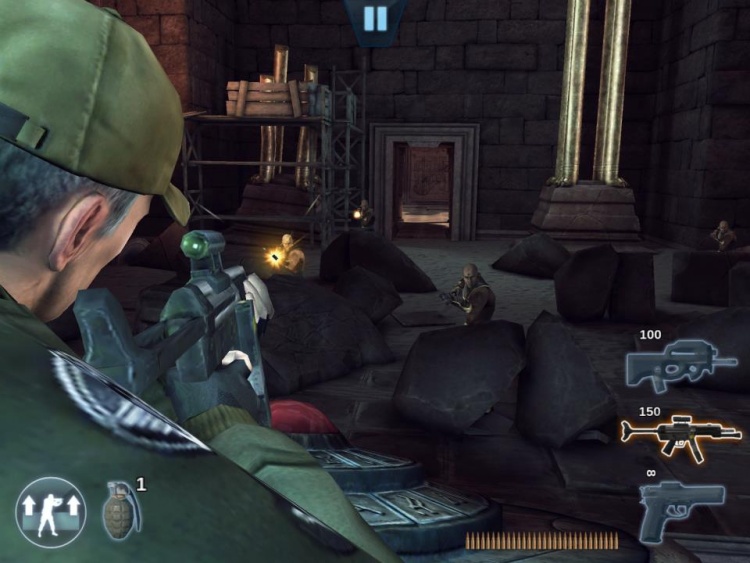
Task: Throw the frag grenade
Action: click(x=121, y=510)
